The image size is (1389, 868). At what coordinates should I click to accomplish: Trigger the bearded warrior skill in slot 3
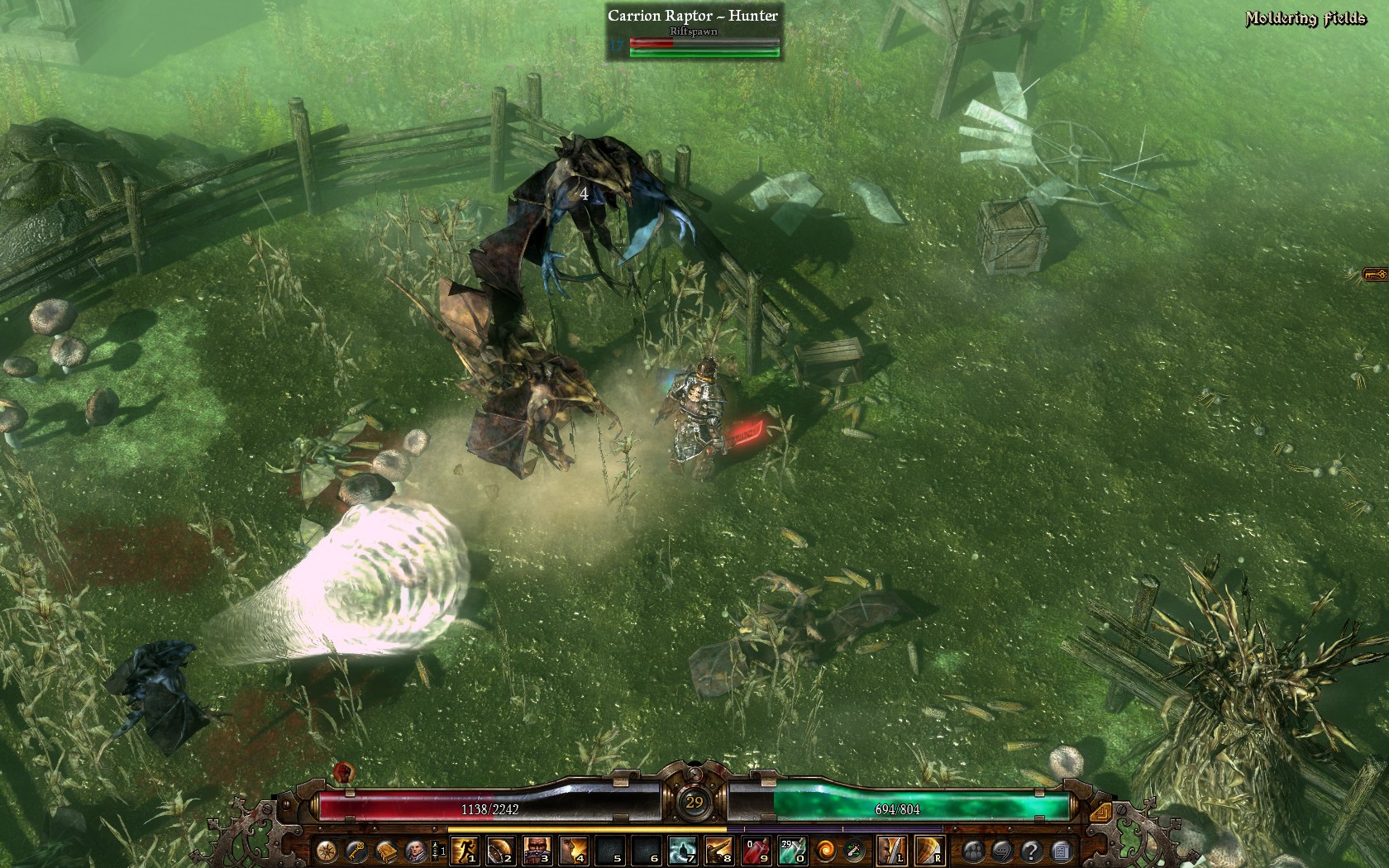click(537, 850)
